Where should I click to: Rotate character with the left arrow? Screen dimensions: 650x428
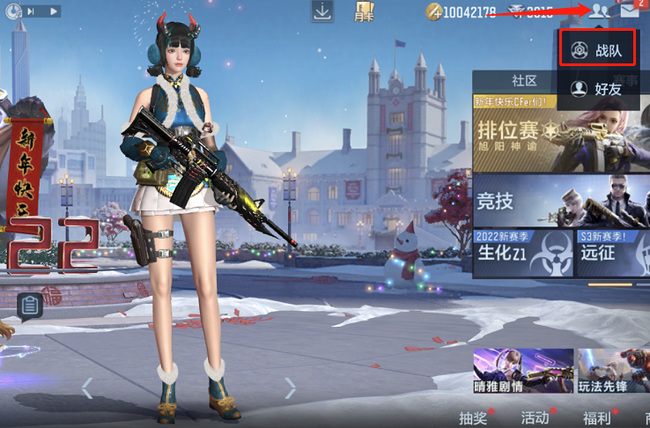pyautogui.click(x=87, y=387)
